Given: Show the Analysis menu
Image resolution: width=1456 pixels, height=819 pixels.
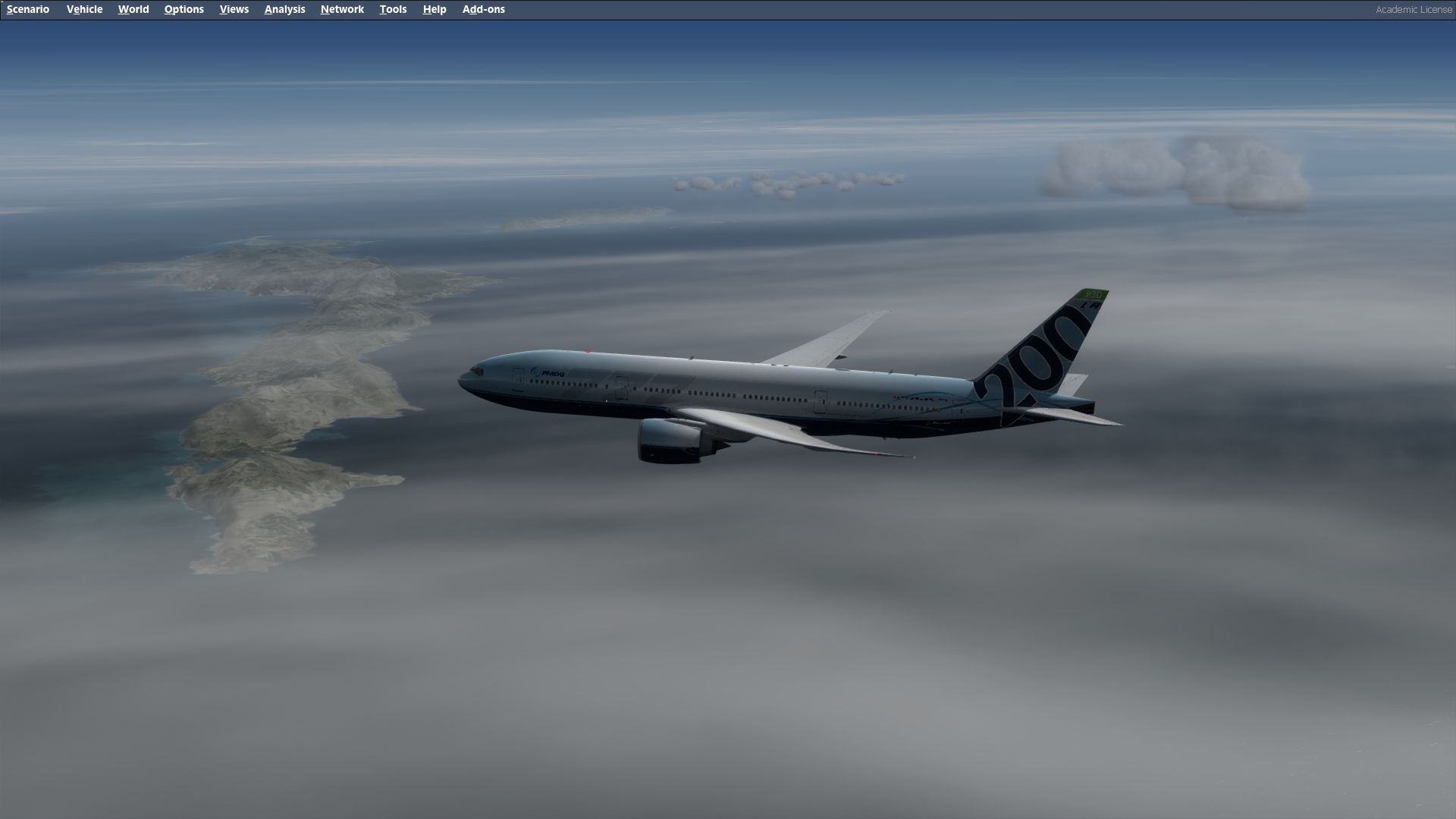Looking at the screenshot, I should click(284, 9).
